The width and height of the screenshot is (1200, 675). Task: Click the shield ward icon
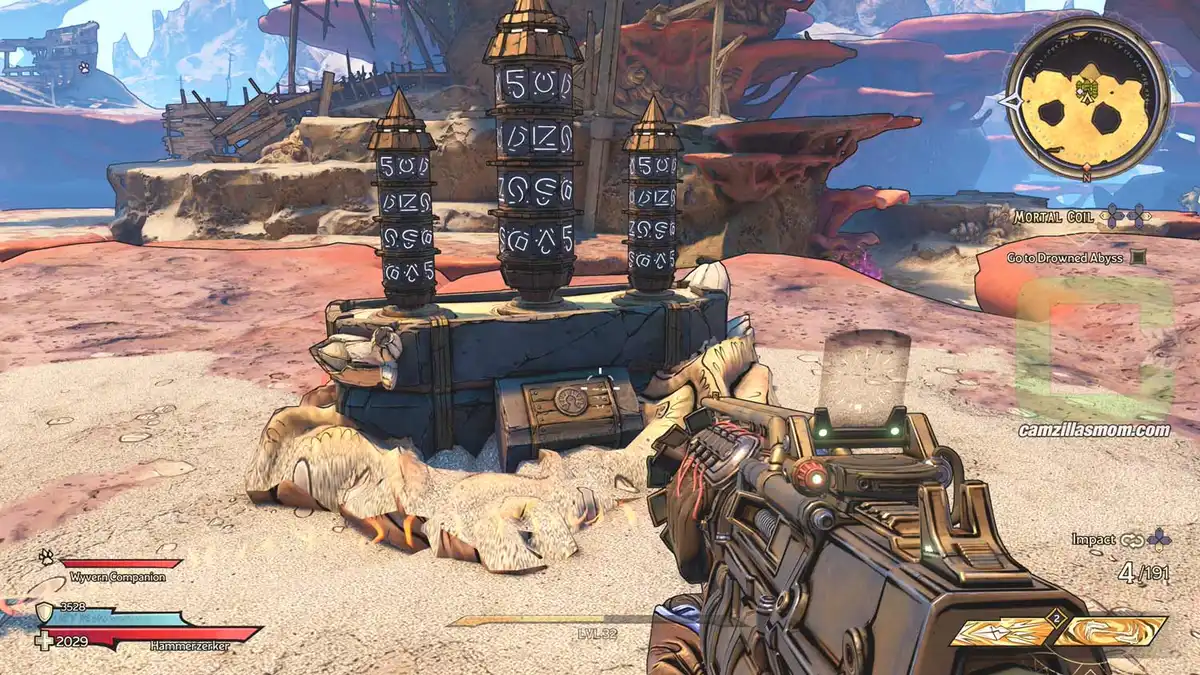pos(44,611)
